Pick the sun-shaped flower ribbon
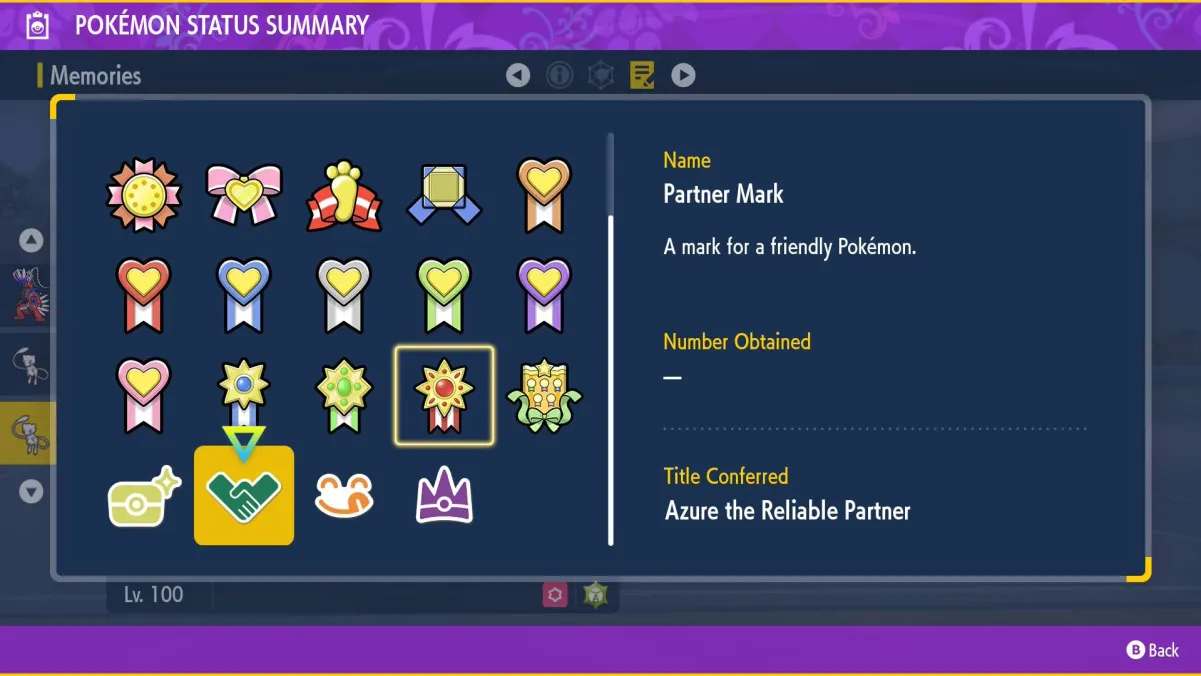1201x676 pixels. (144, 195)
